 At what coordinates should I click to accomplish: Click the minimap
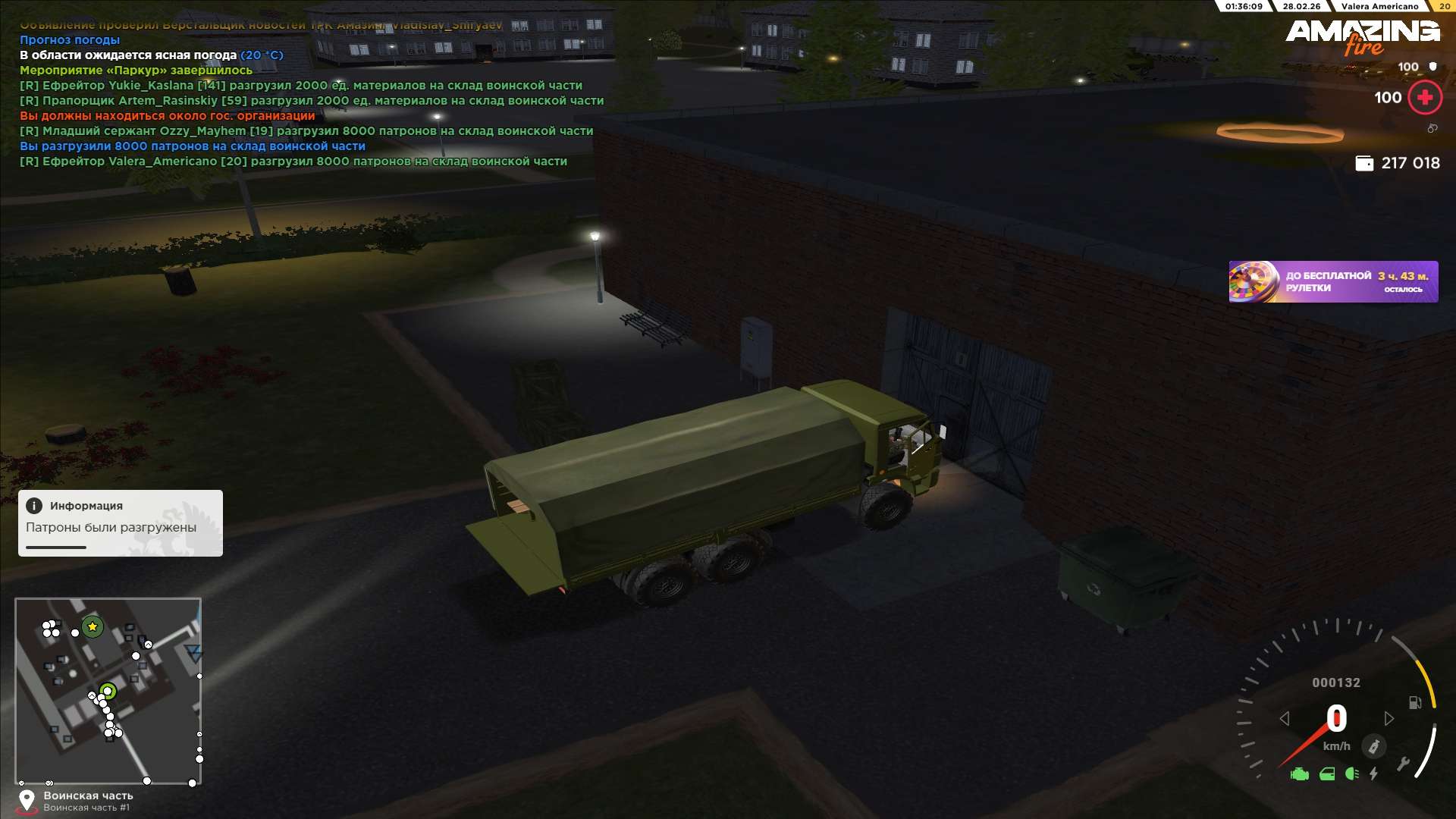pos(108,691)
